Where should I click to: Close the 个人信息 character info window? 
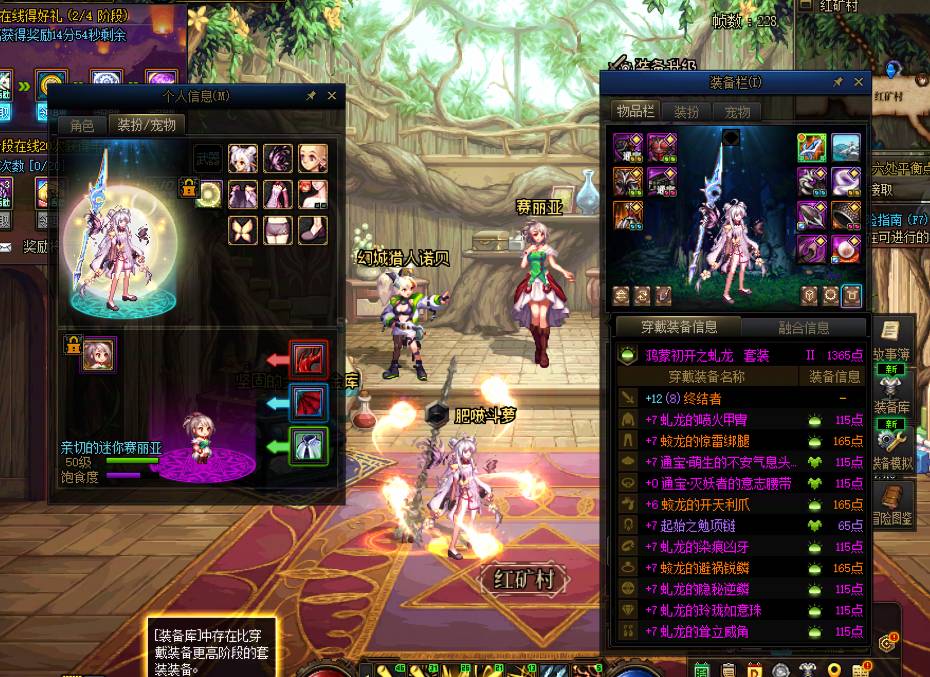[332, 96]
